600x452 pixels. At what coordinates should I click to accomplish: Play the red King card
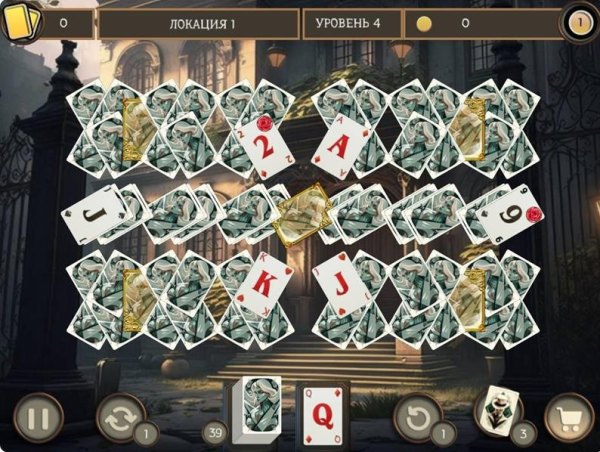point(257,283)
